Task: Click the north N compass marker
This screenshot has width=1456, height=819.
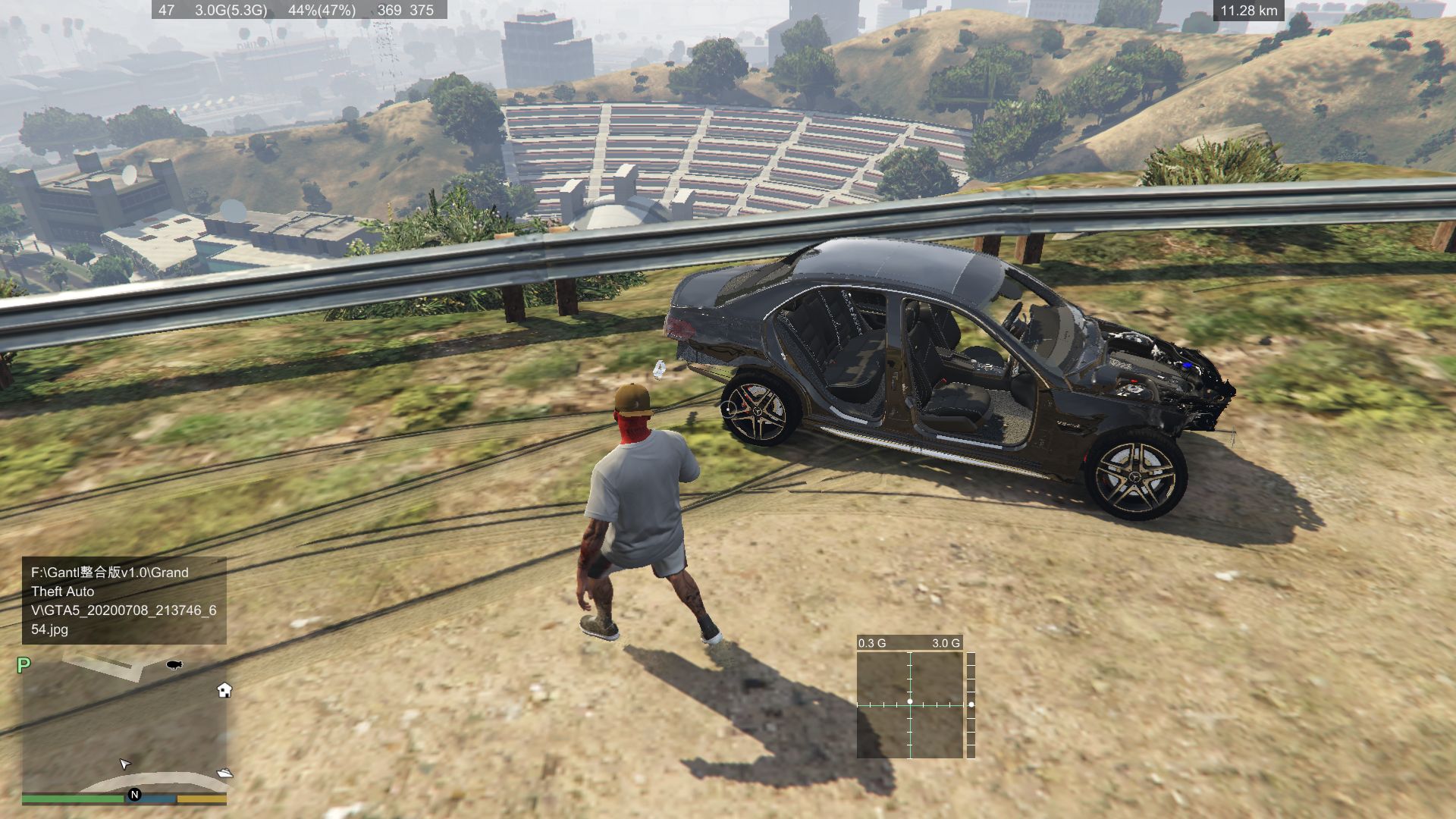Action: tap(135, 795)
